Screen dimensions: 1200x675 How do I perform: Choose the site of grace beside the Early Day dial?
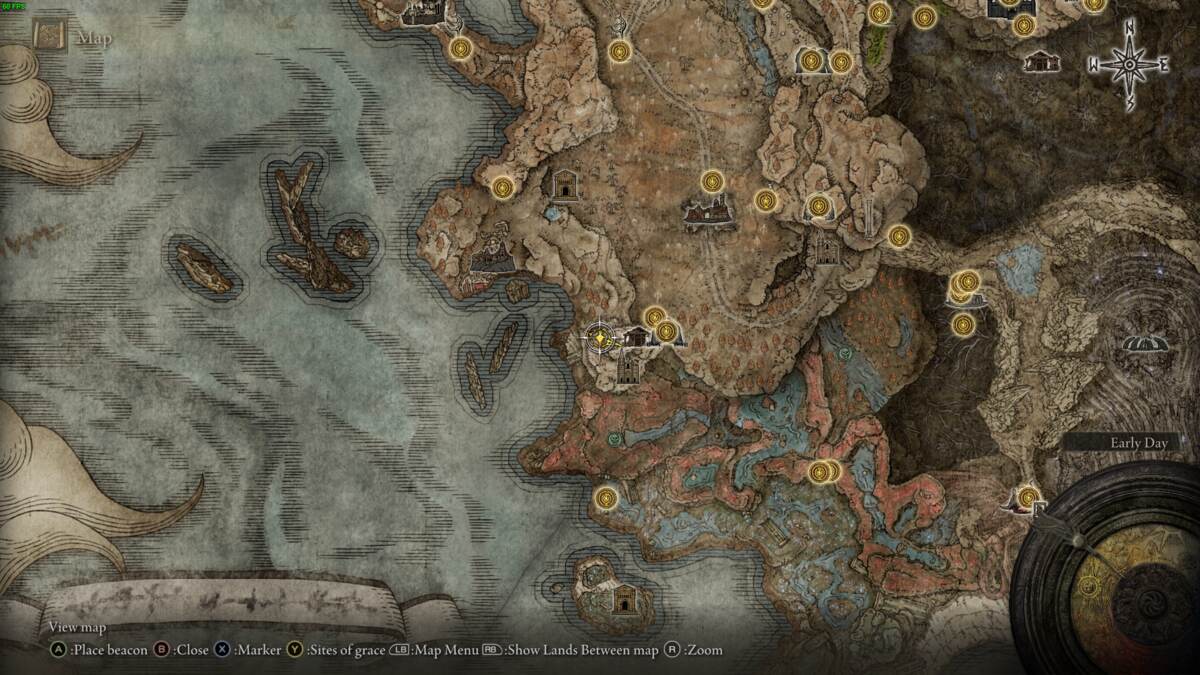(x=1028, y=496)
